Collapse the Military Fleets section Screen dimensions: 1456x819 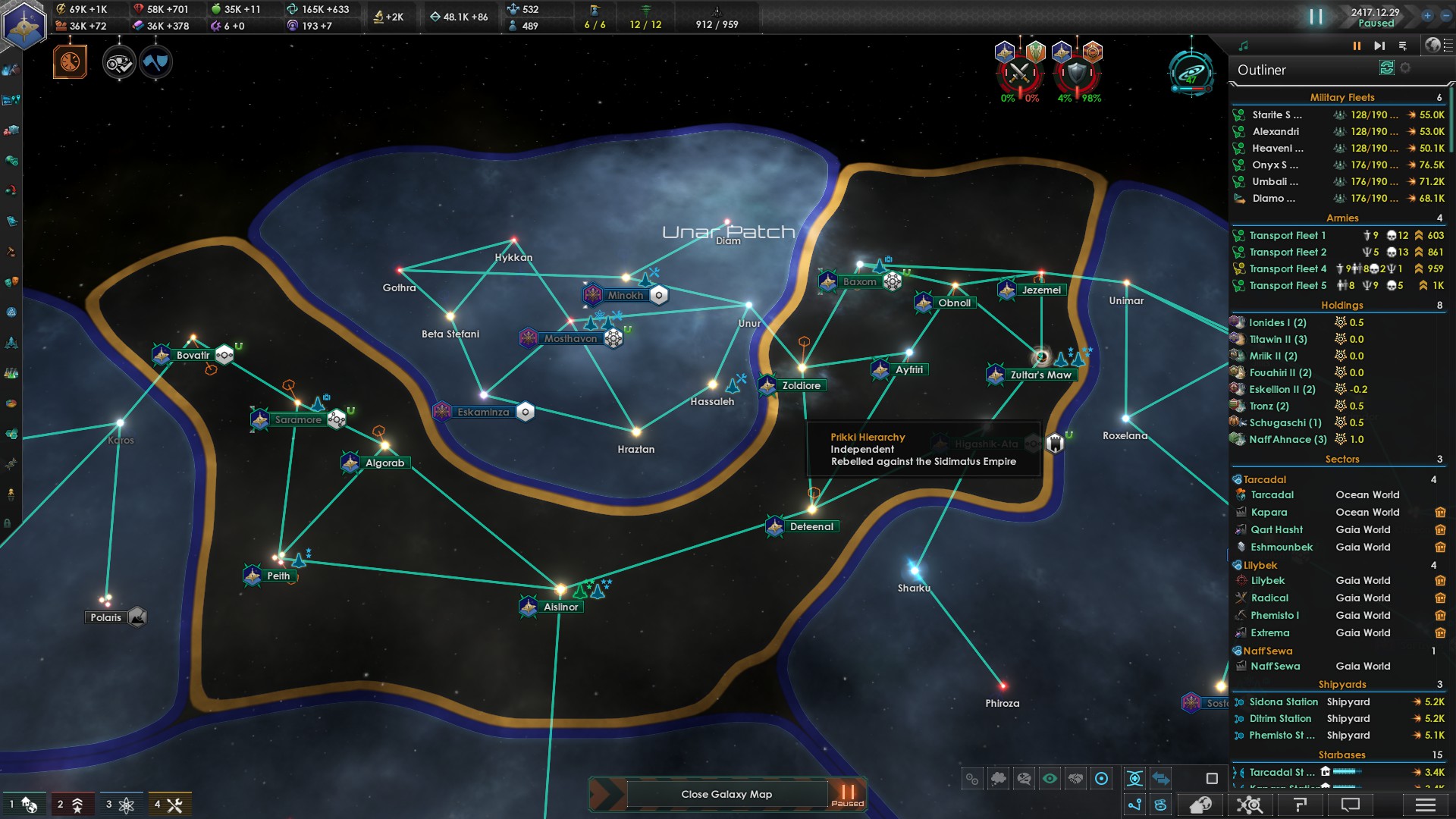(x=1342, y=97)
